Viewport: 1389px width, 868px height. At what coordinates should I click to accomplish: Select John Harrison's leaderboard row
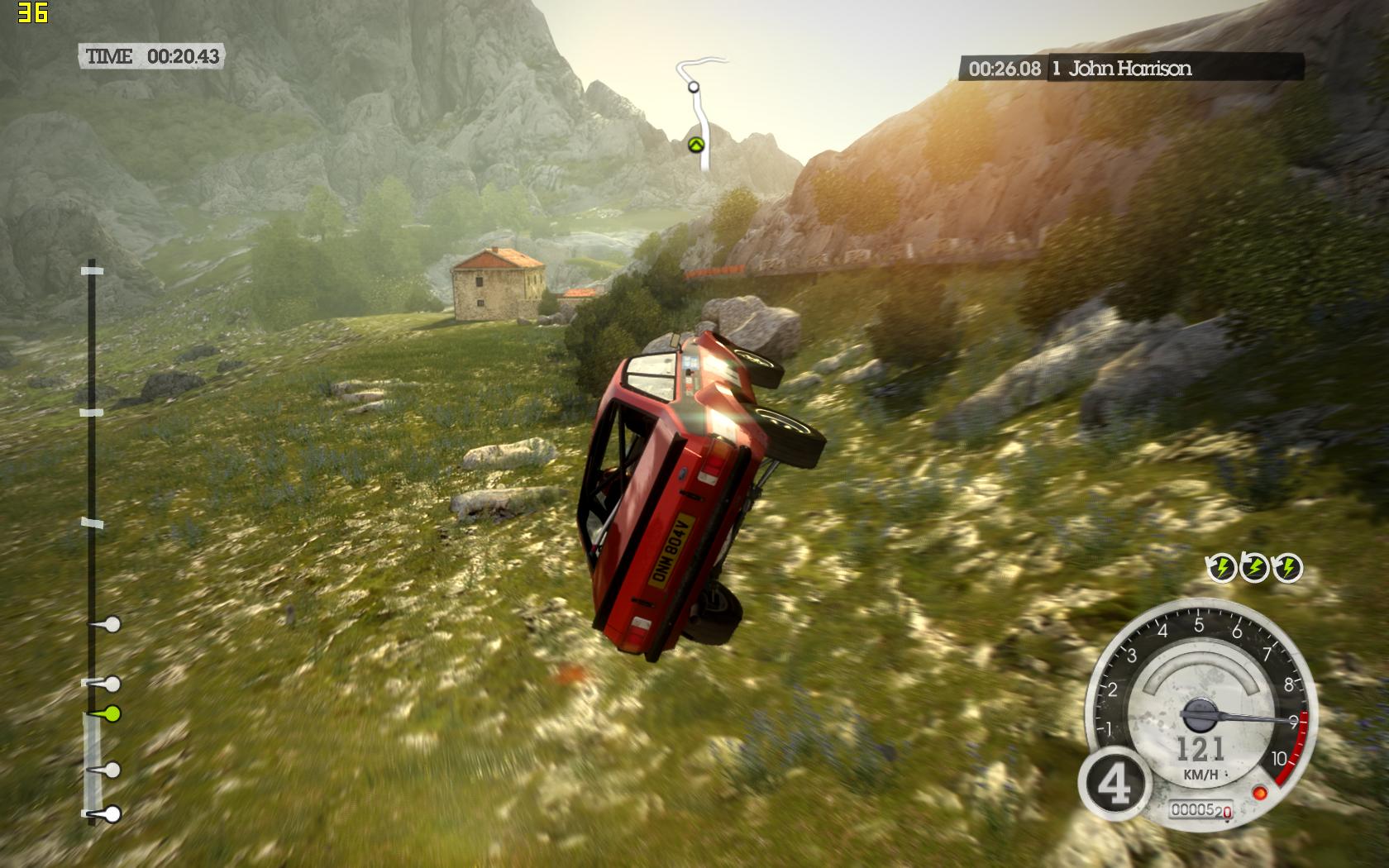coord(1130,68)
